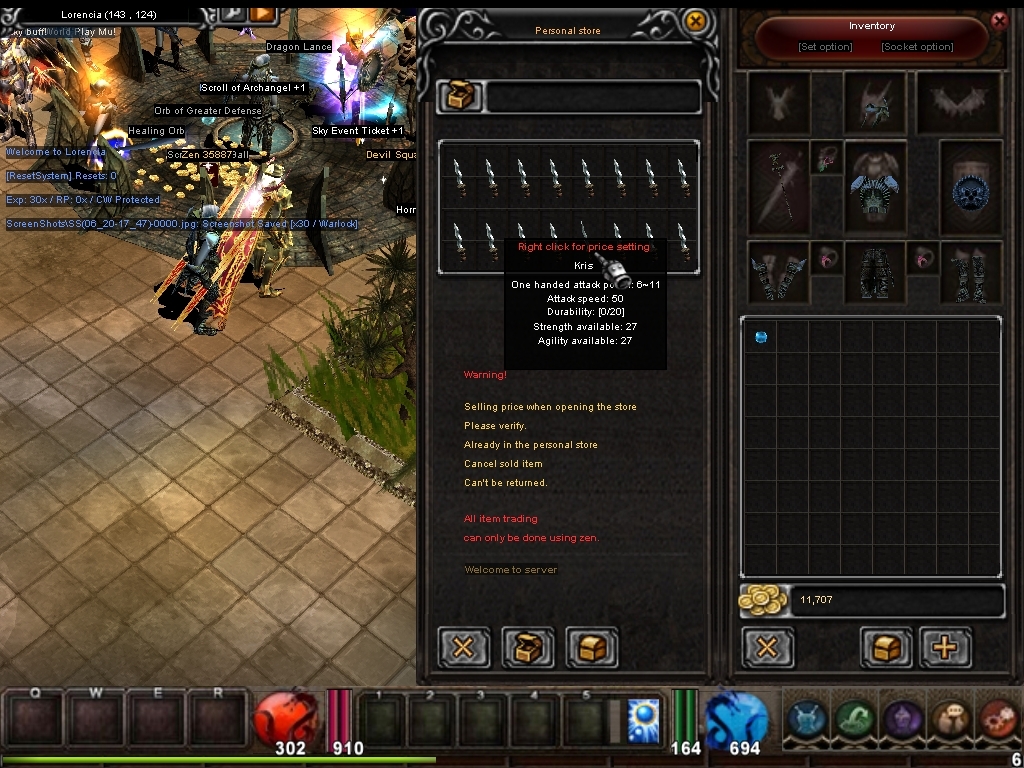Click the X button at the bottom of Personal store
This screenshot has height=768, width=1024.
463,647
